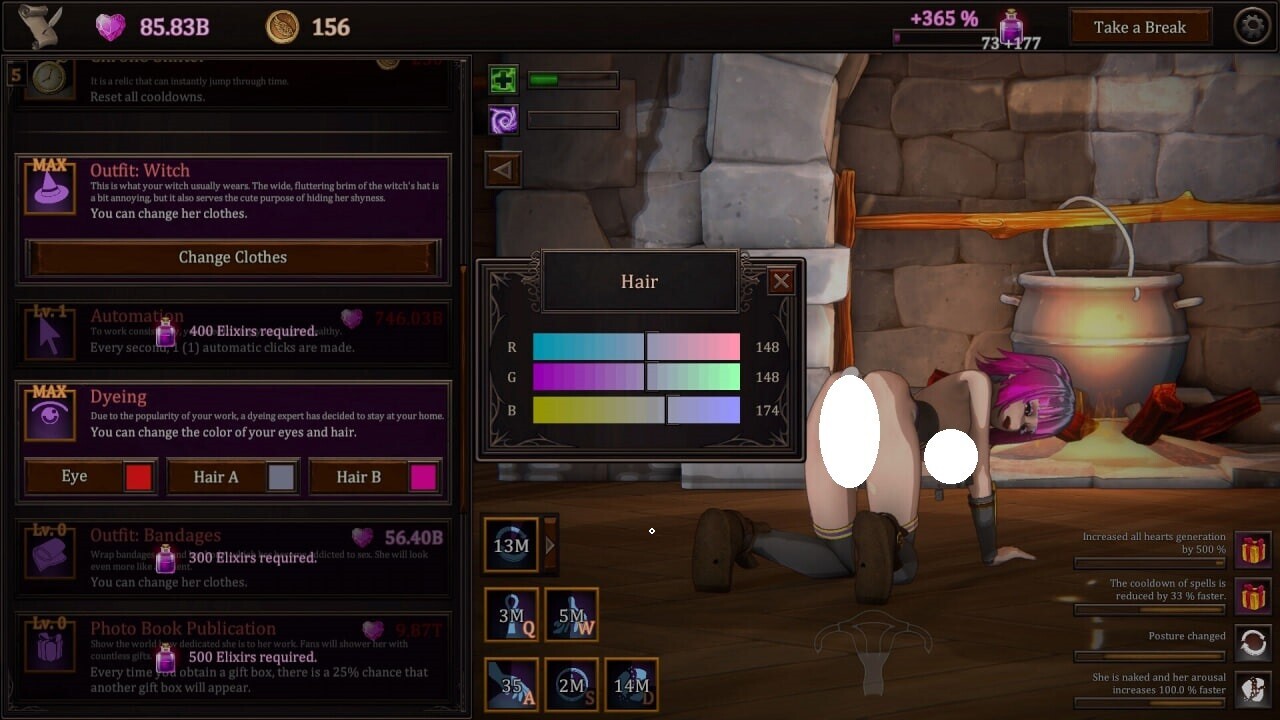Open the gift box icon for hearts generation
1280x720 pixels.
click(x=1253, y=551)
